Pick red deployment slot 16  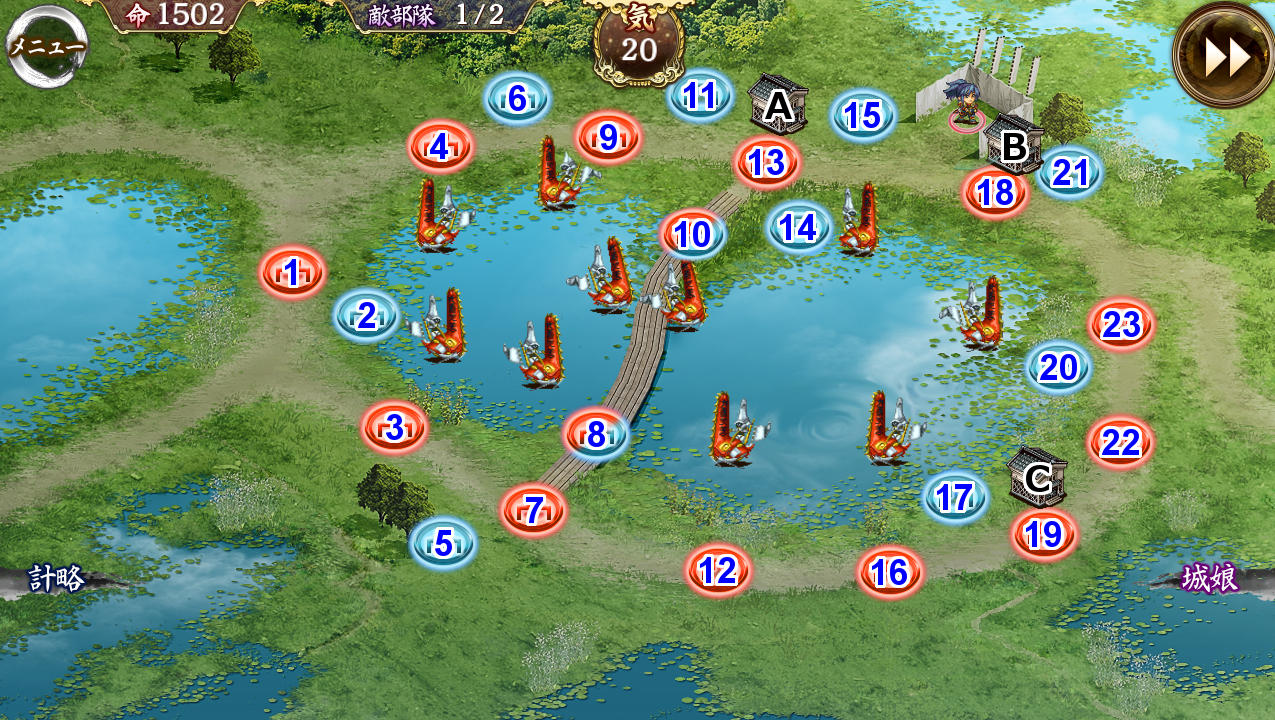889,572
